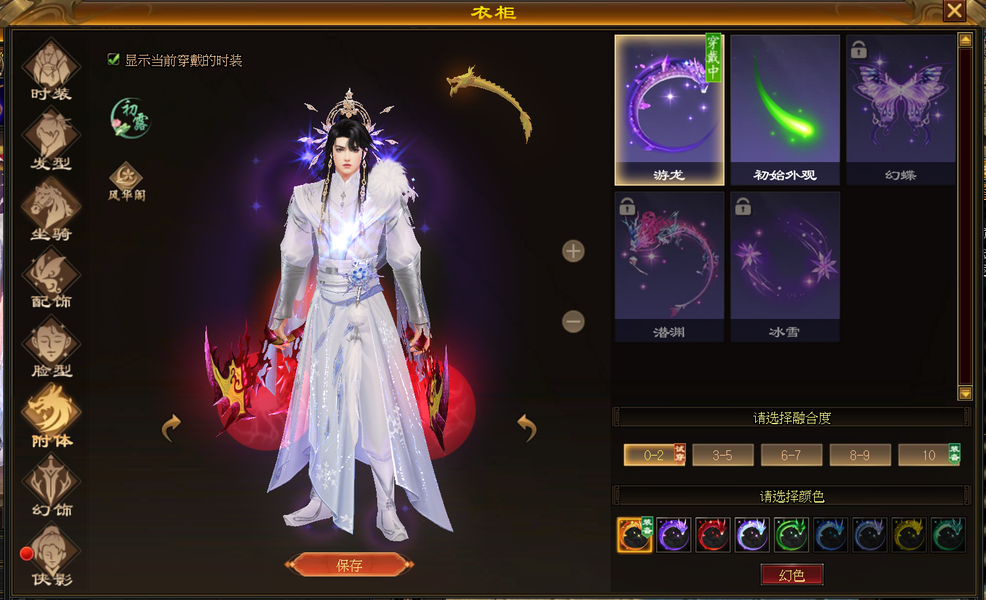Switch to the 时装 tab
This screenshot has width=986, height=600.
pyautogui.click(x=51, y=71)
